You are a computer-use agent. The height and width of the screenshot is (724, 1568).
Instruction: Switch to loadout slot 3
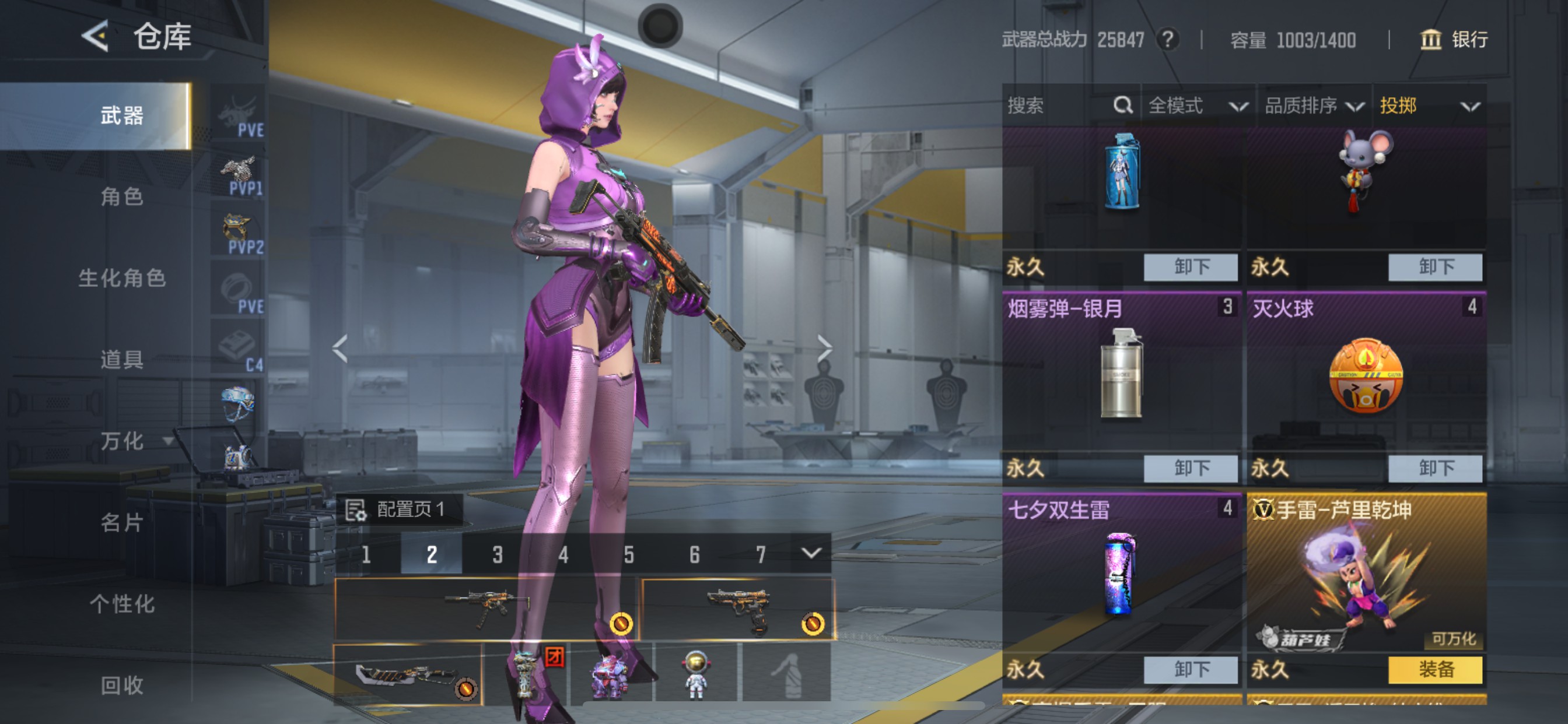pos(498,554)
